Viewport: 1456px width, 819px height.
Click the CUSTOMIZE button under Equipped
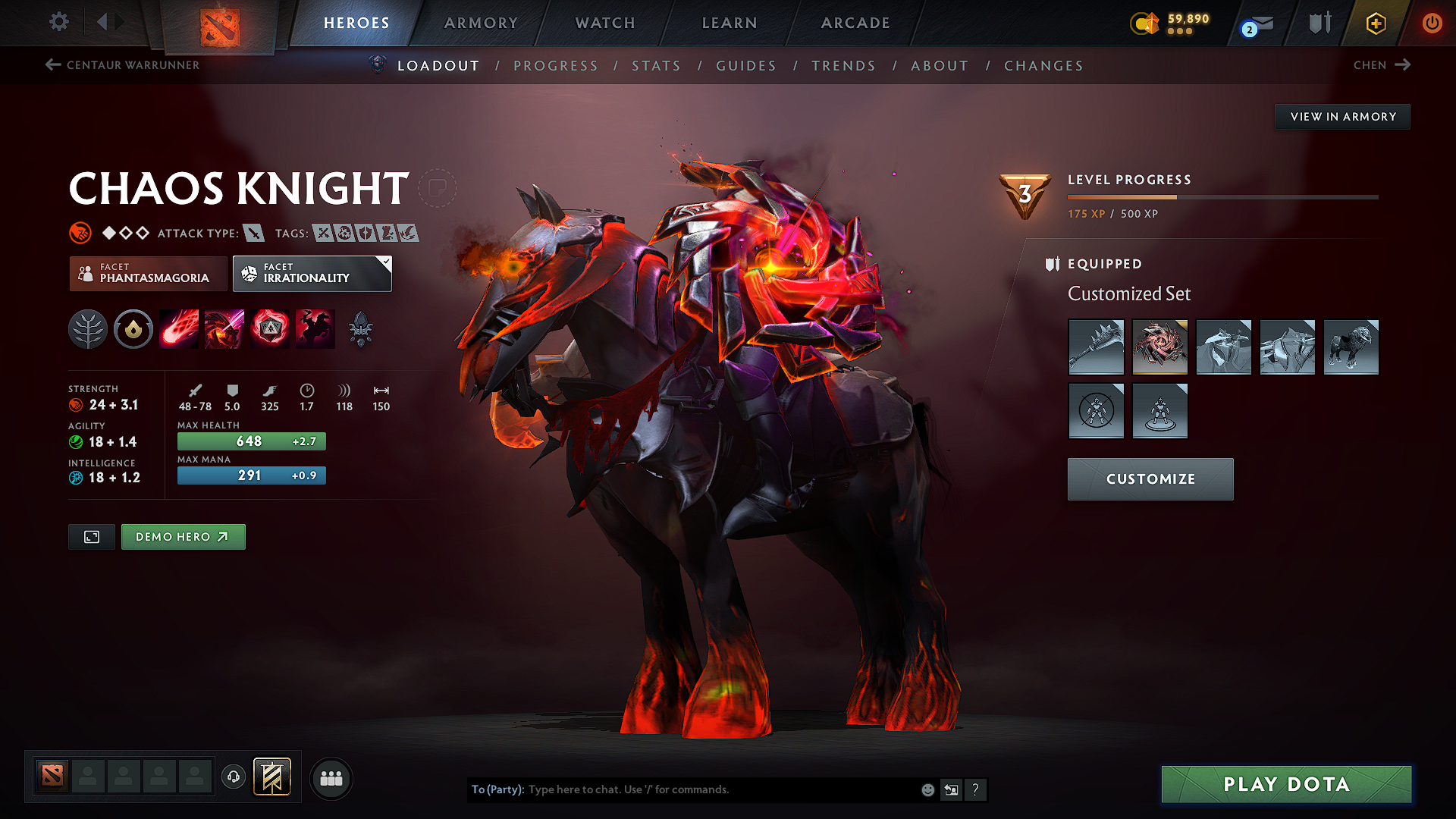(x=1150, y=479)
